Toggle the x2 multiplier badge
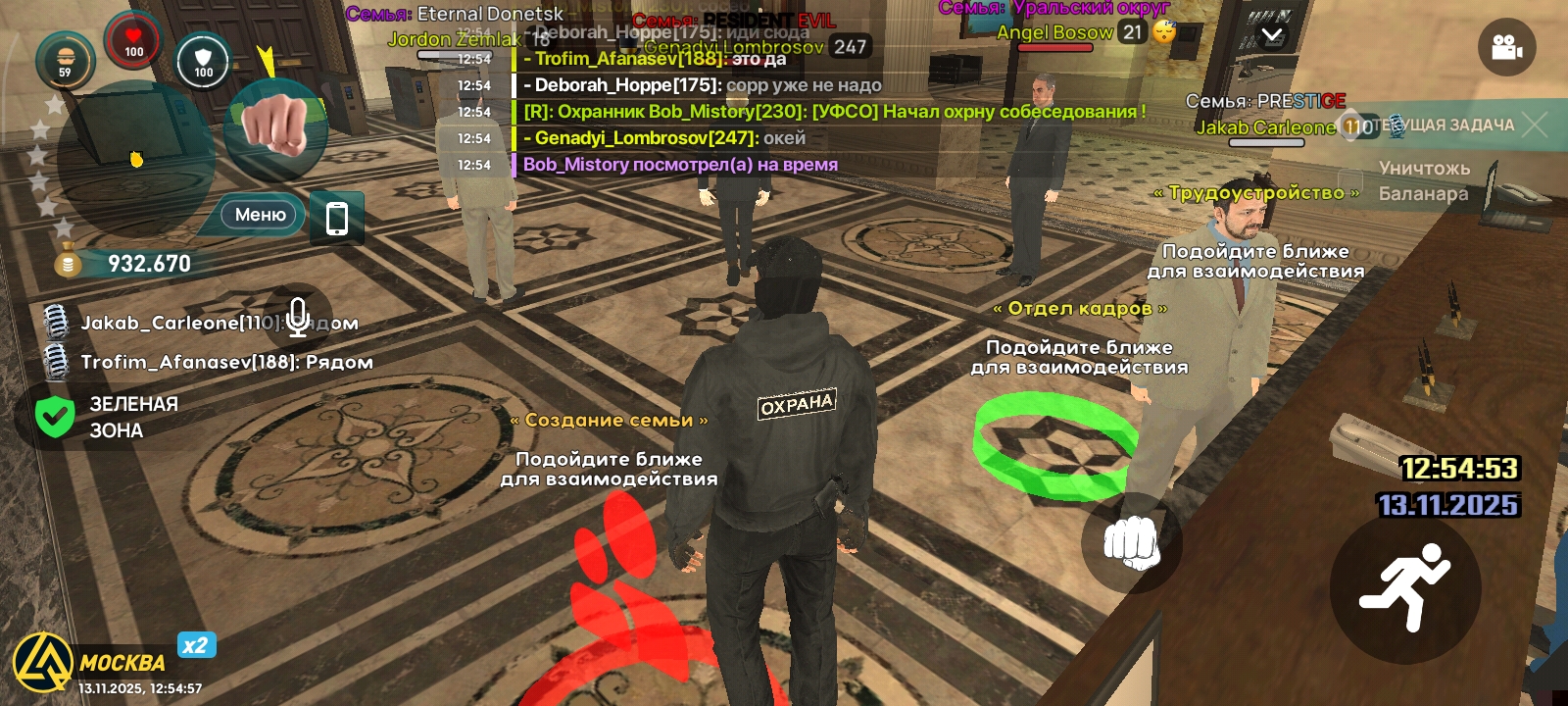The height and width of the screenshot is (706, 1568). [196, 645]
